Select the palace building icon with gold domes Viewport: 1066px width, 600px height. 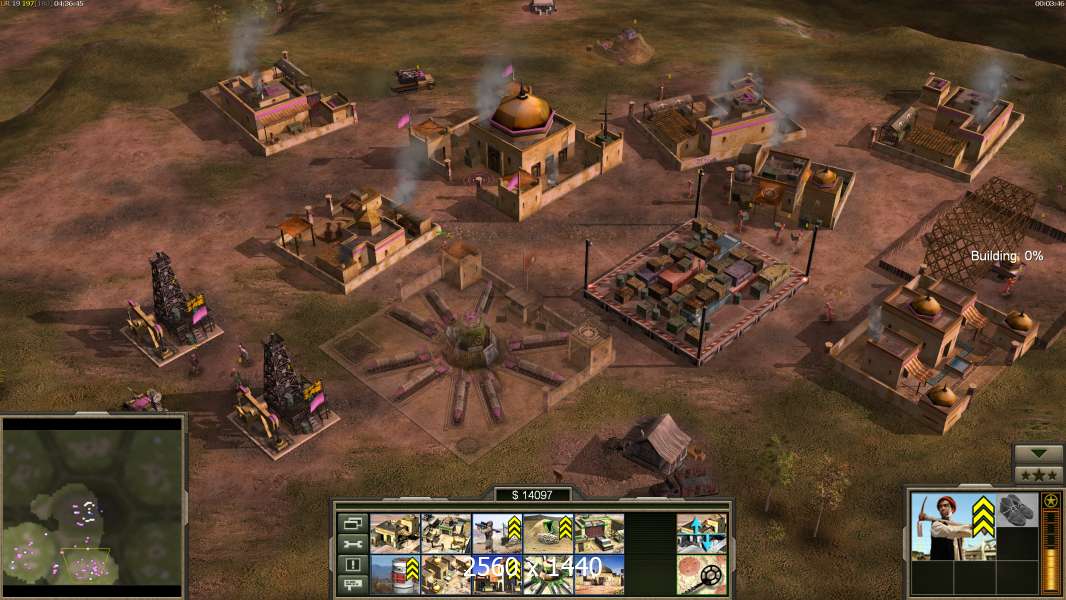(x=446, y=574)
